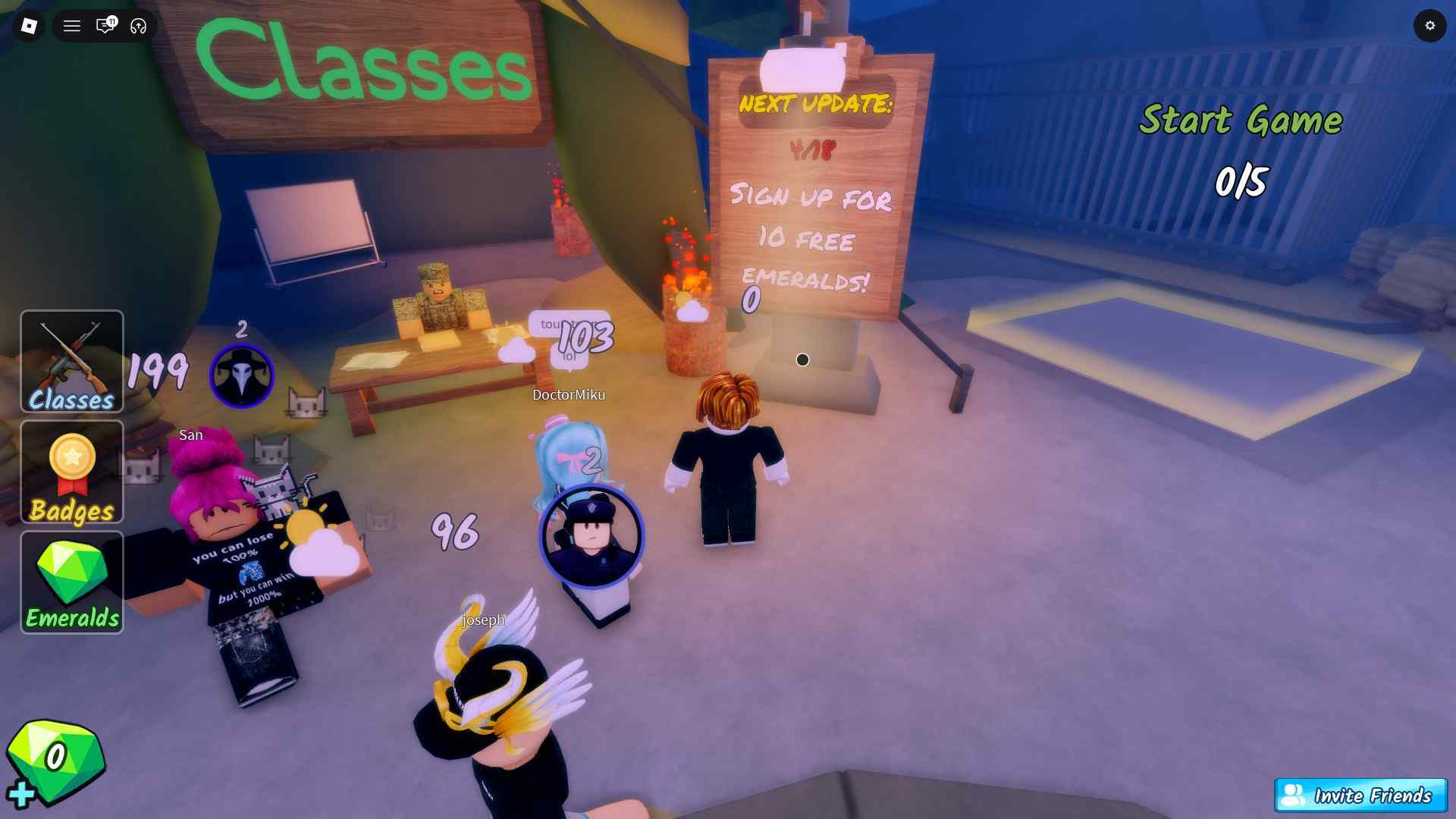Click the joseph name tag
The image size is (1456, 819).
[x=484, y=620]
